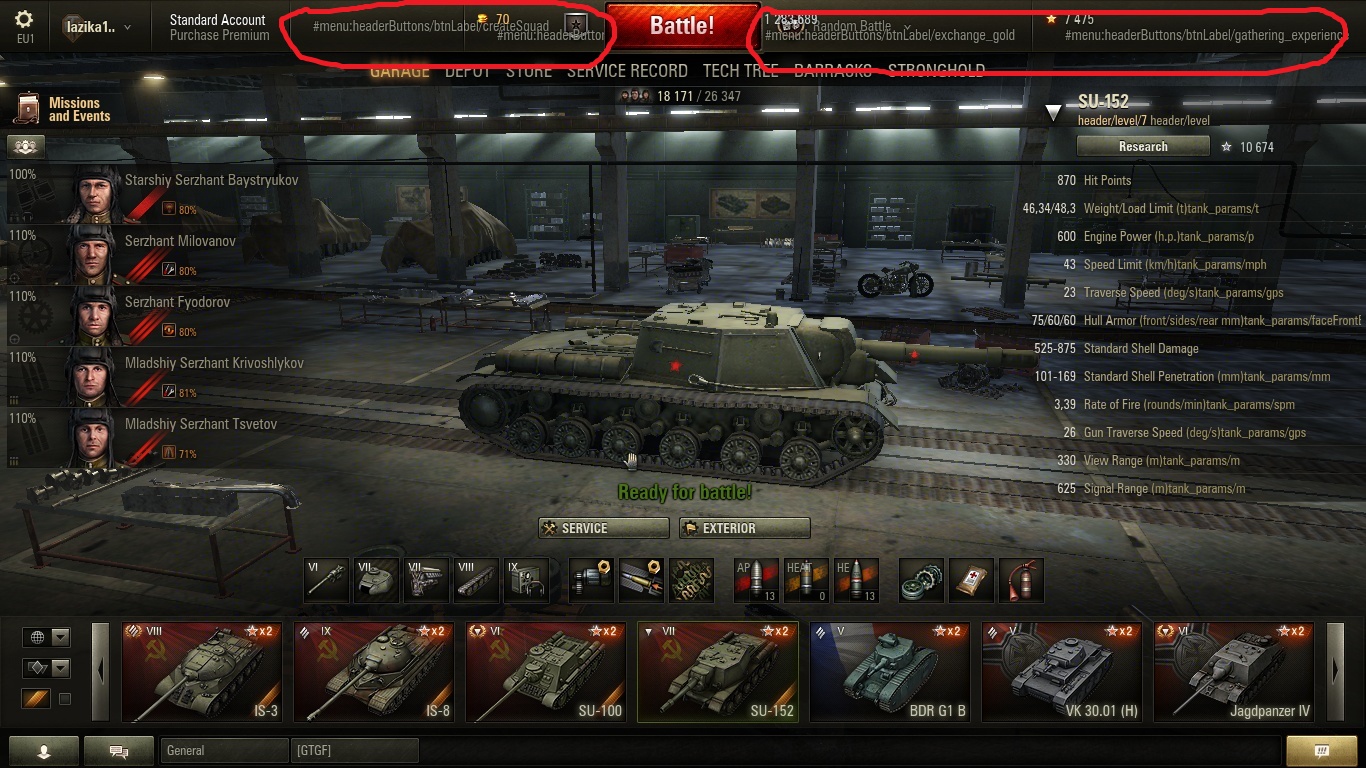Click the Research button for SU-152
Screen dimensions: 1366x768
pos(1143,146)
